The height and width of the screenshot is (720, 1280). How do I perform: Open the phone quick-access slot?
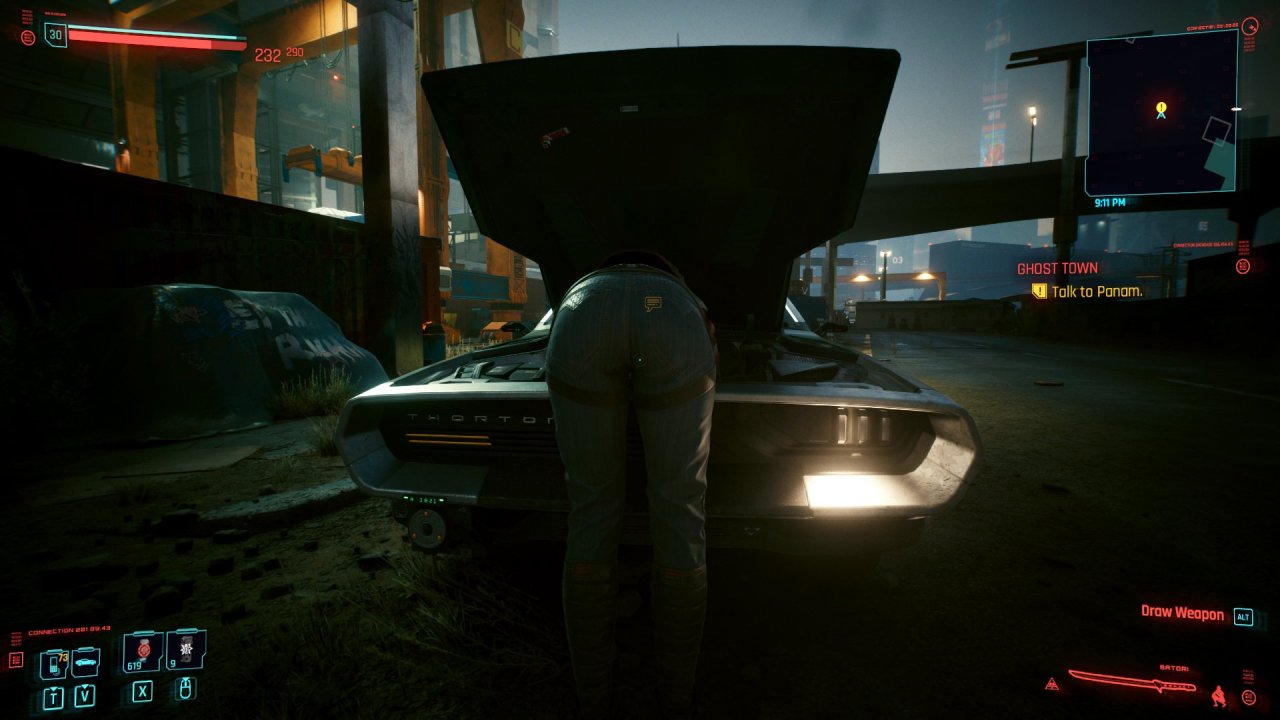pos(53,663)
